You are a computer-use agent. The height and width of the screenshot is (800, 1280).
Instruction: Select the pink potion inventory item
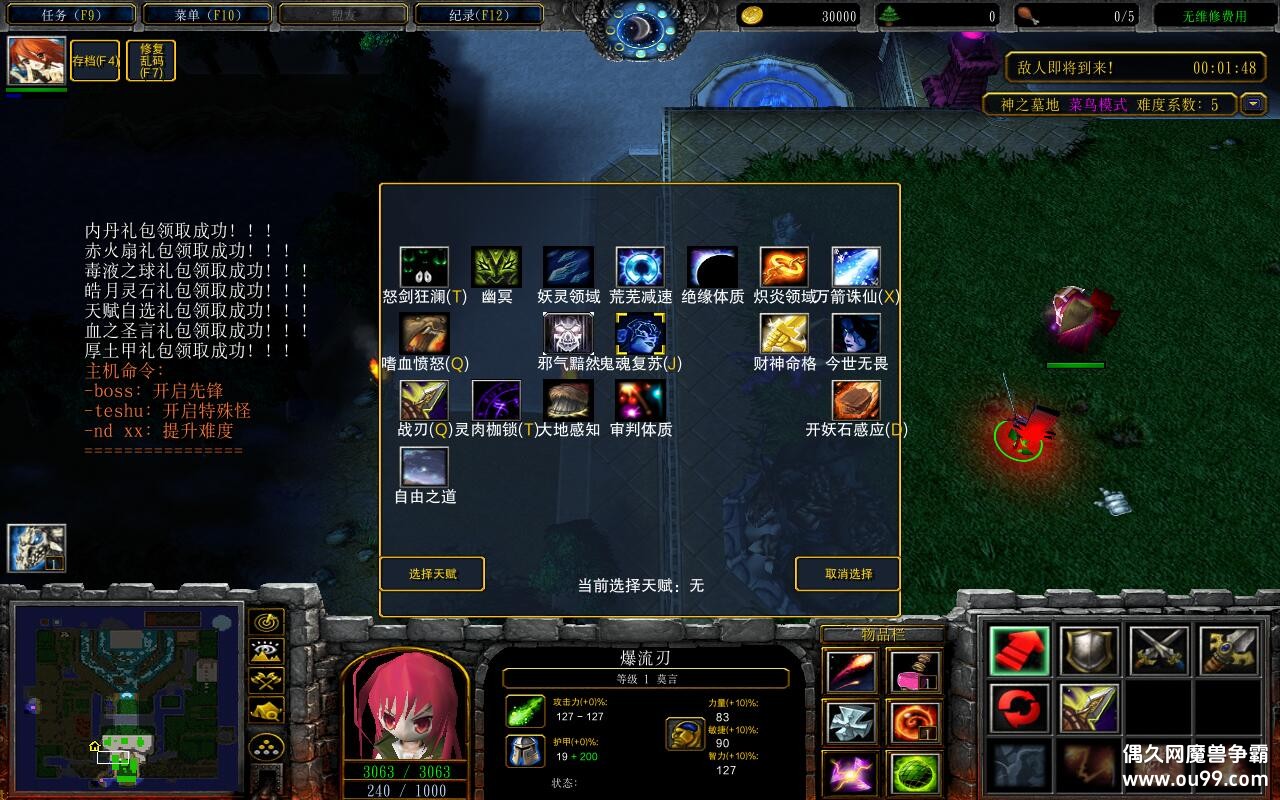[x=914, y=671]
